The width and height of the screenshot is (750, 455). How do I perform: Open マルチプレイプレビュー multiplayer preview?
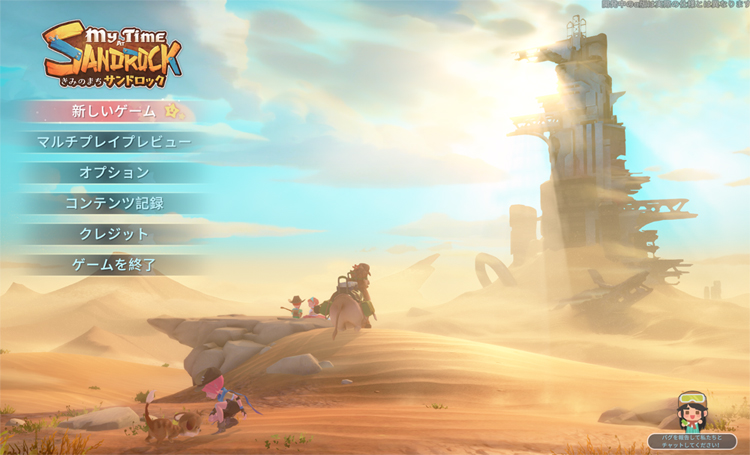pyautogui.click(x=114, y=142)
